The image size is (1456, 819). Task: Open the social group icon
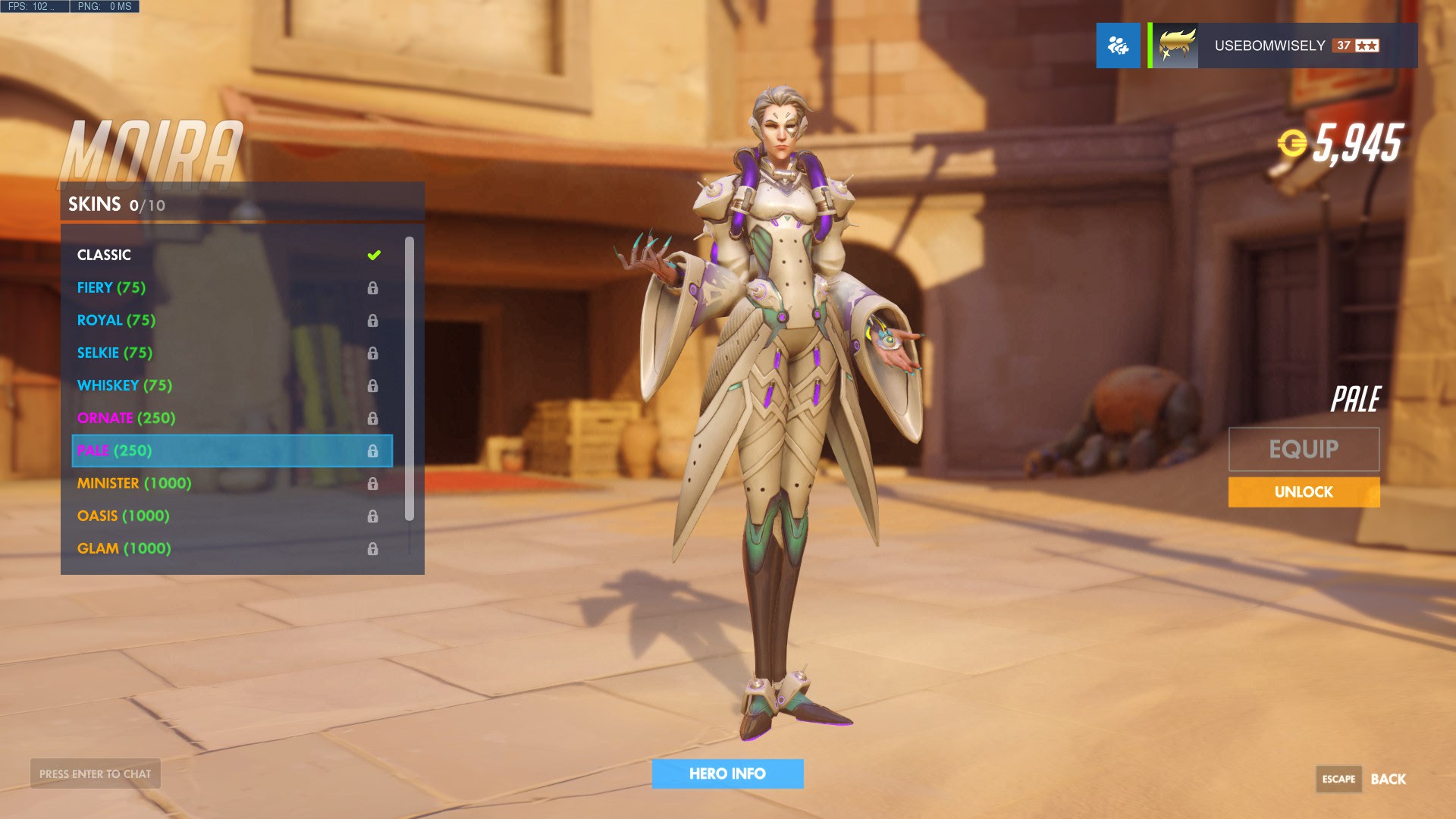(x=1118, y=45)
